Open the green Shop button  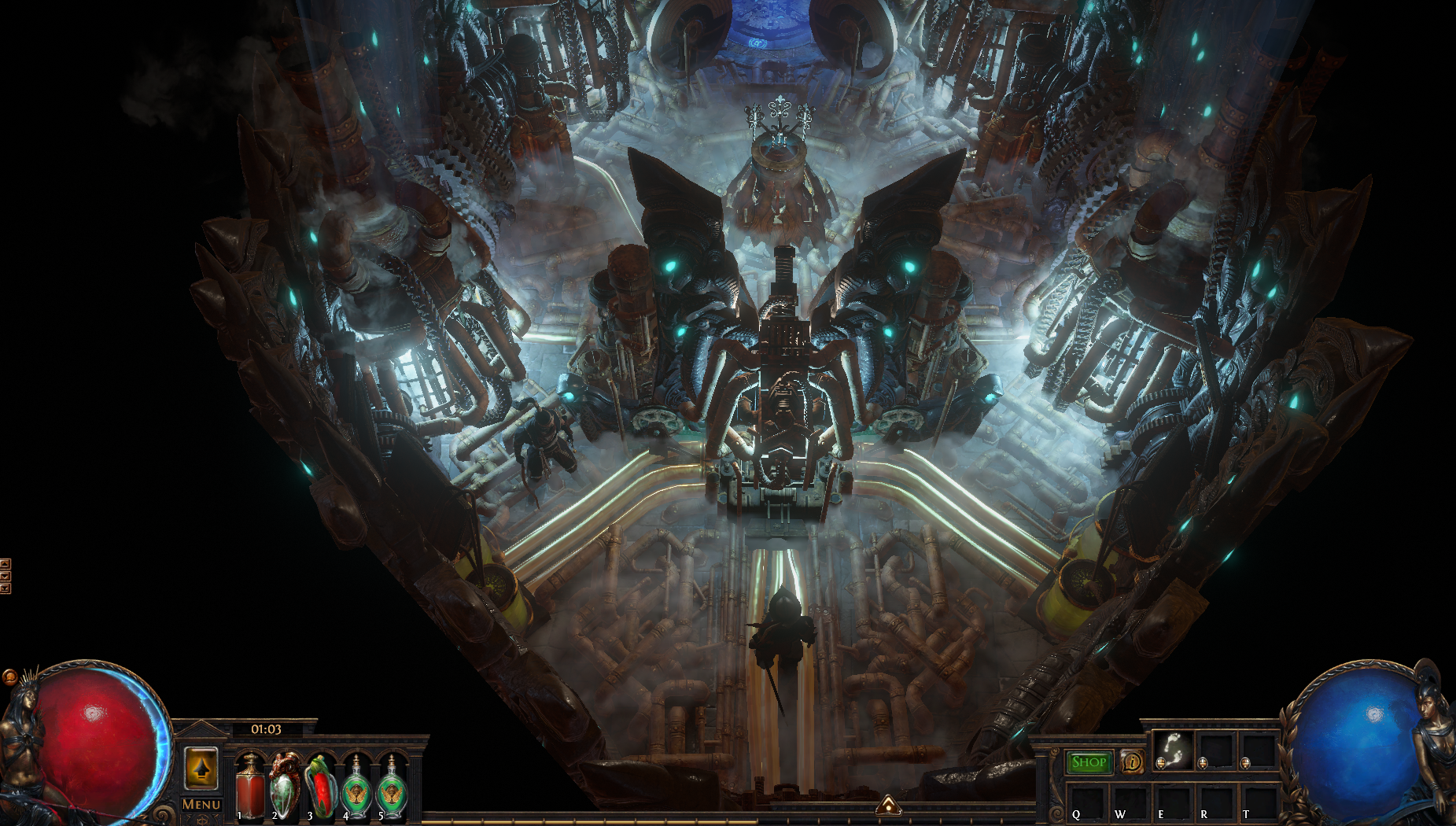(1089, 761)
